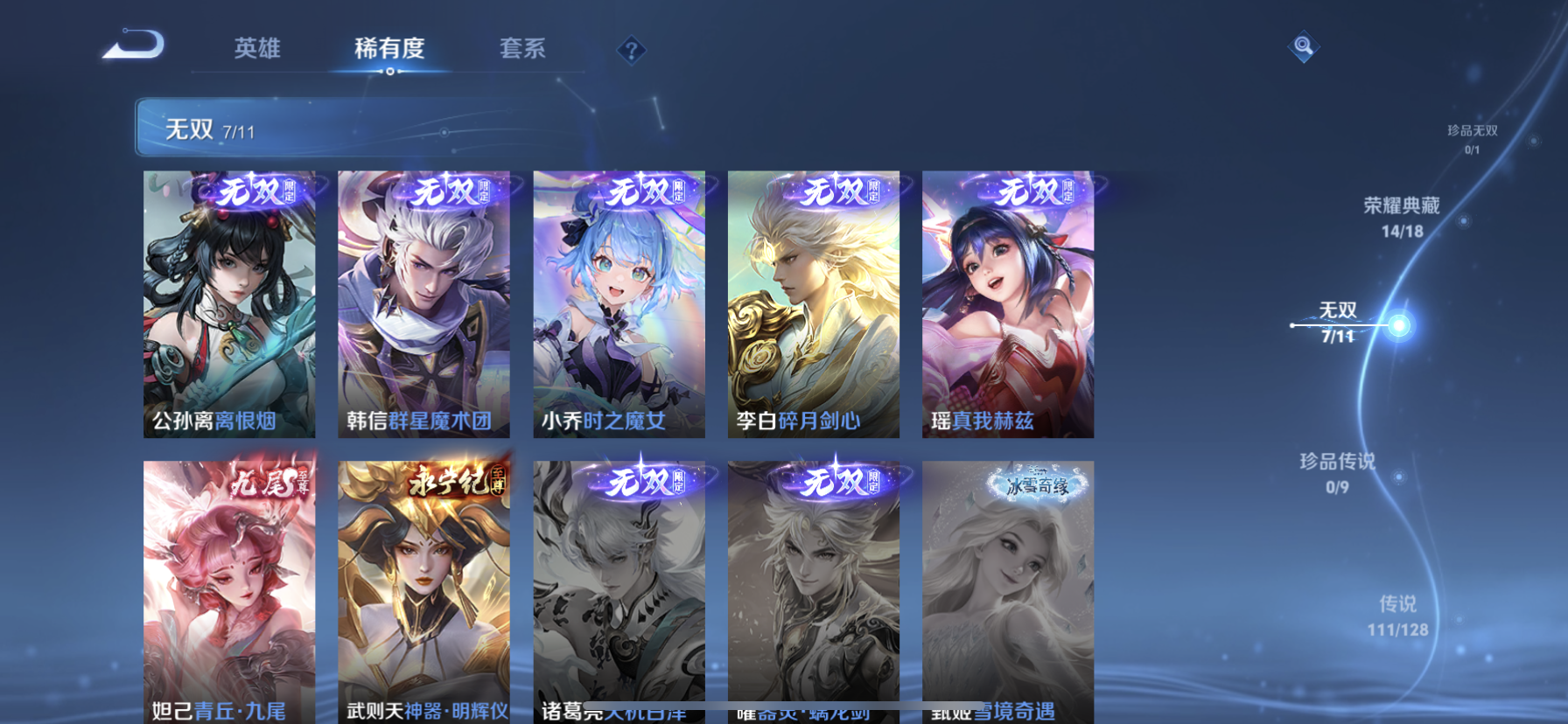Screen dimensions: 1568x724
Task: Select the 稀有度 tab
Action: [x=389, y=48]
